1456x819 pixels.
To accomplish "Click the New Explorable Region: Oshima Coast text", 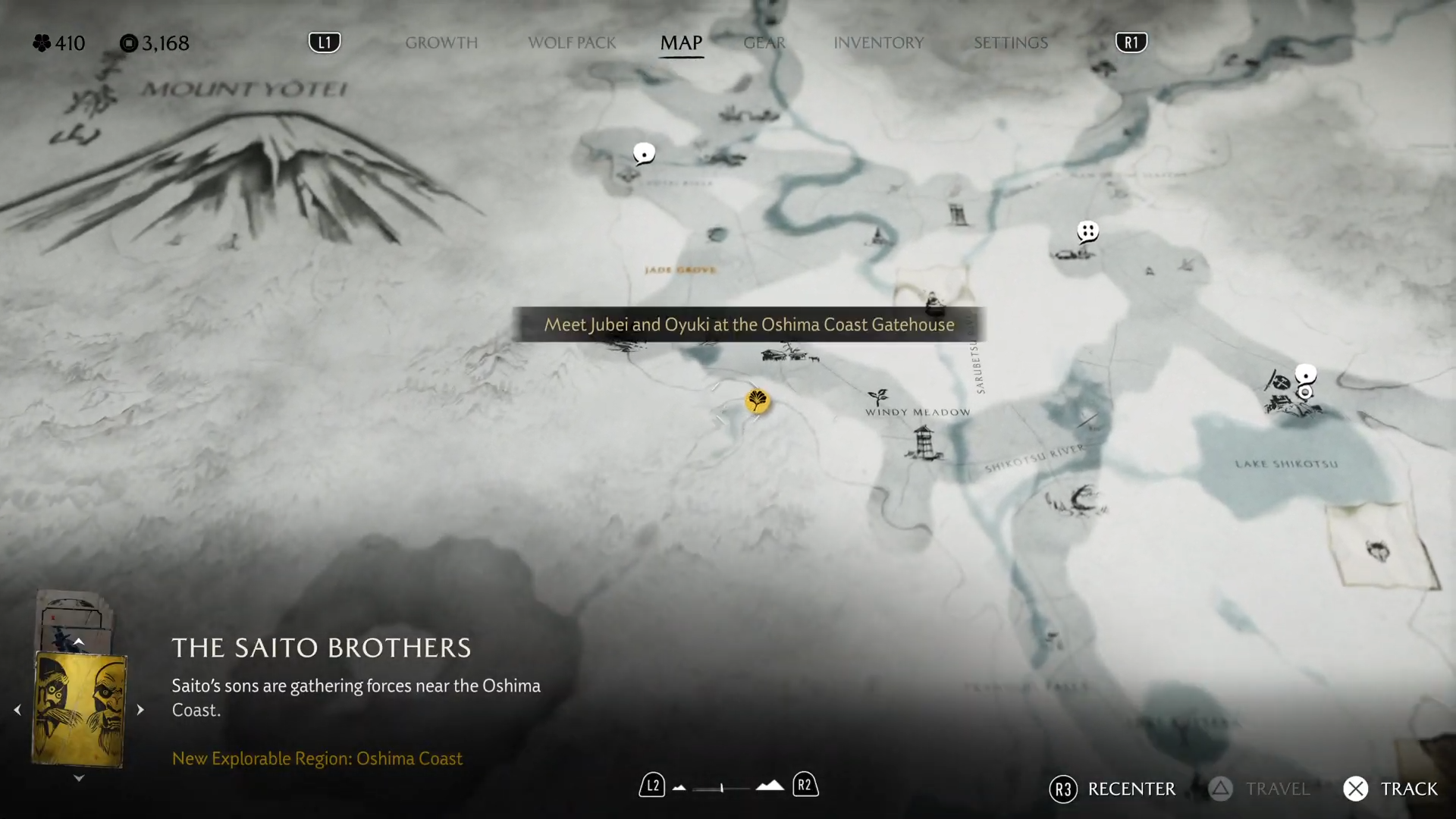I will coord(317,758).
